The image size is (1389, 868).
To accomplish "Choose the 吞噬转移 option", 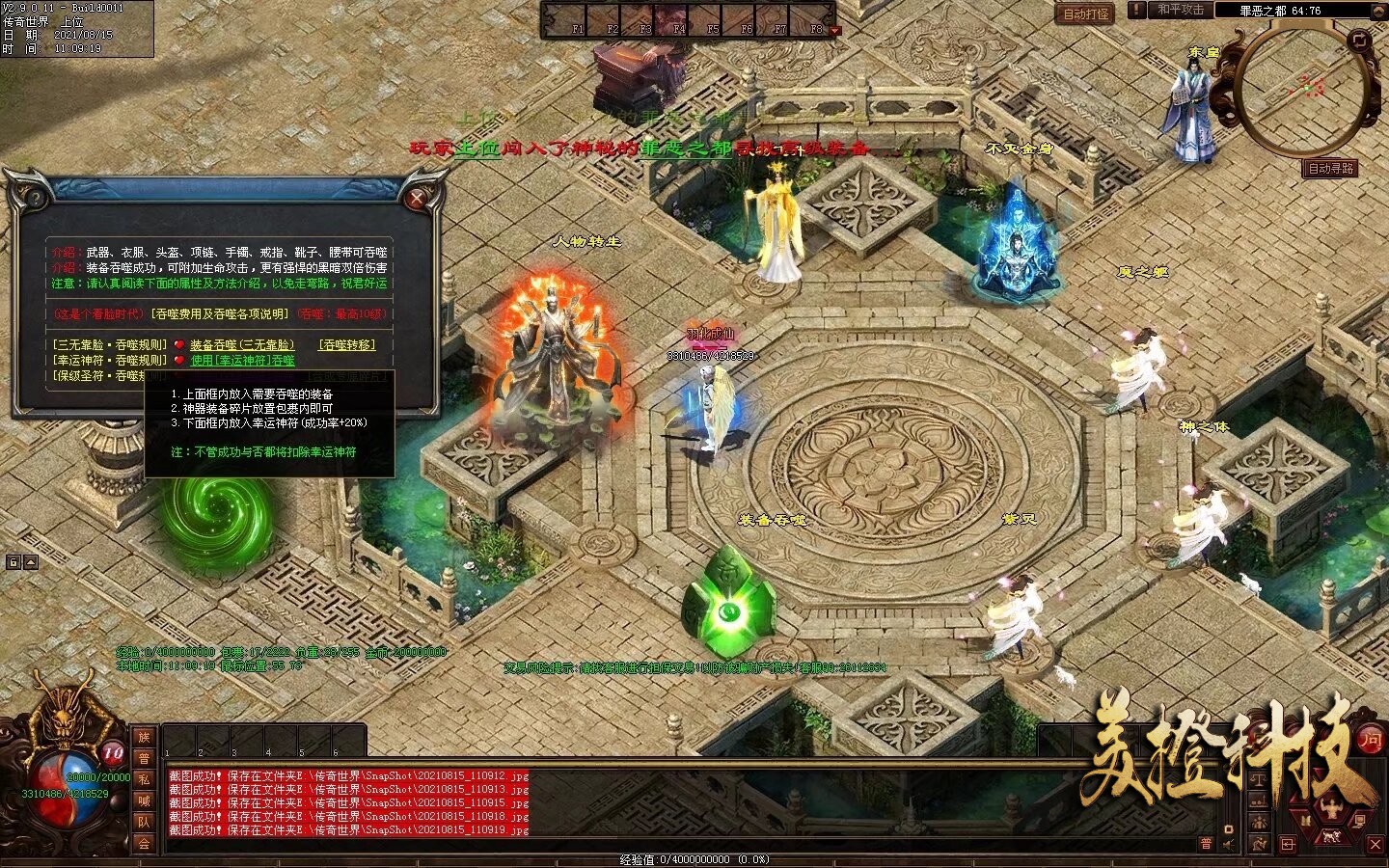I will coord(347,344).
